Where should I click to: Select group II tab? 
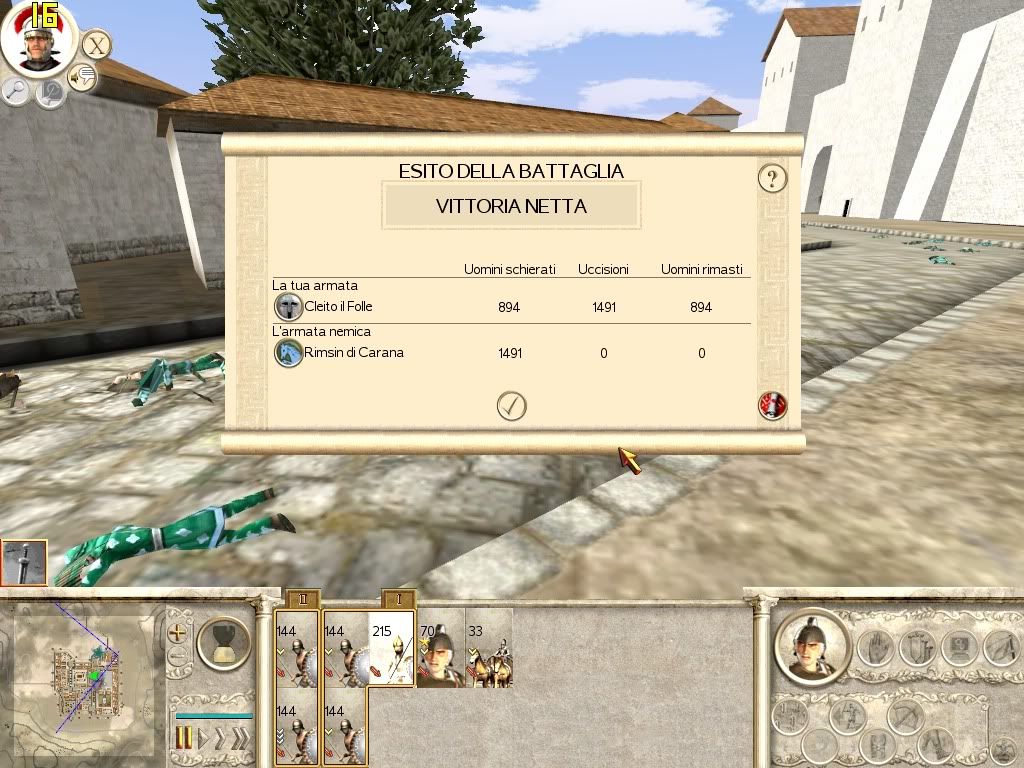point(301,599)
